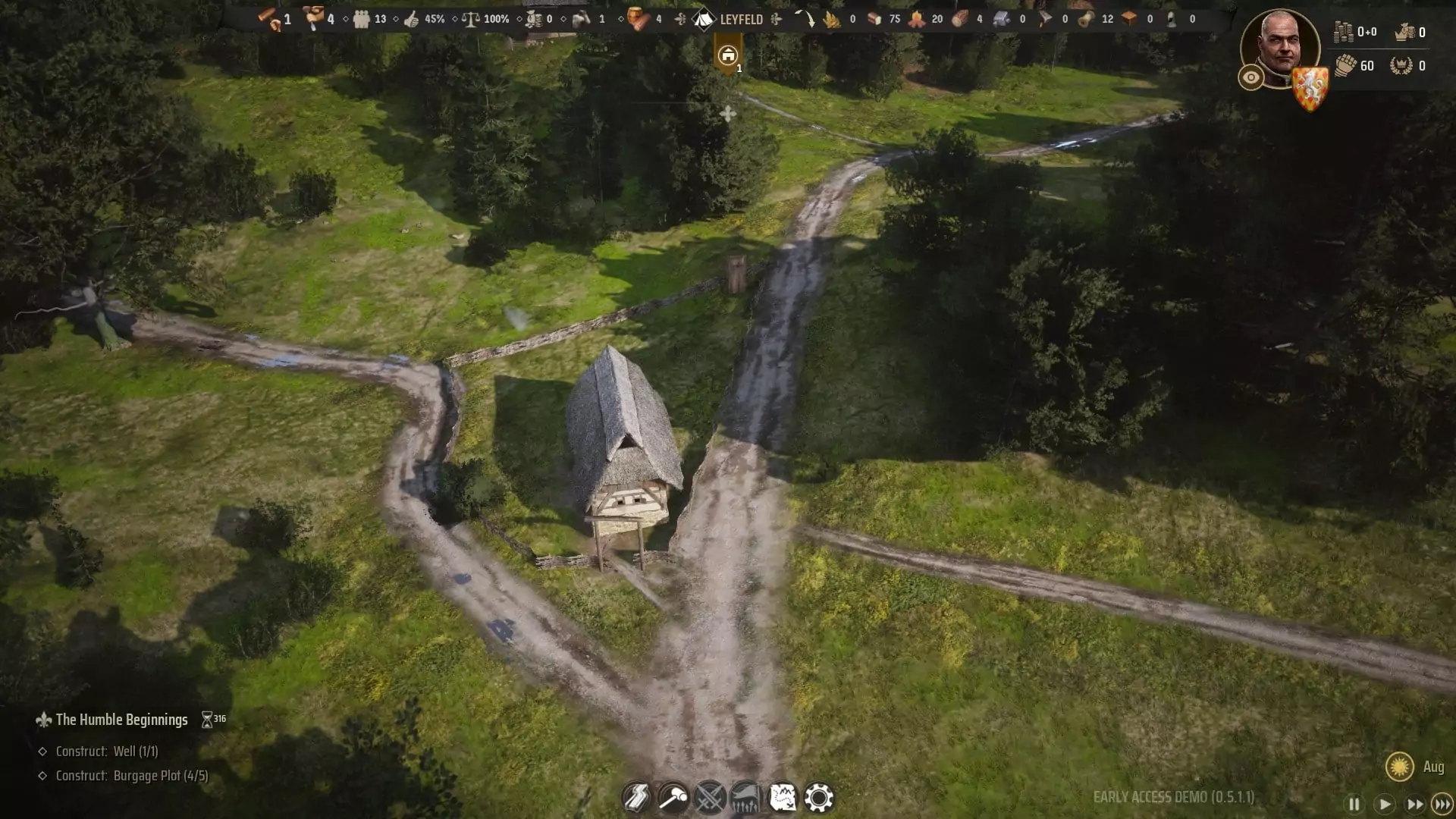
Task: Open the crossed swords army menu
Action: (x=709, y=798)
